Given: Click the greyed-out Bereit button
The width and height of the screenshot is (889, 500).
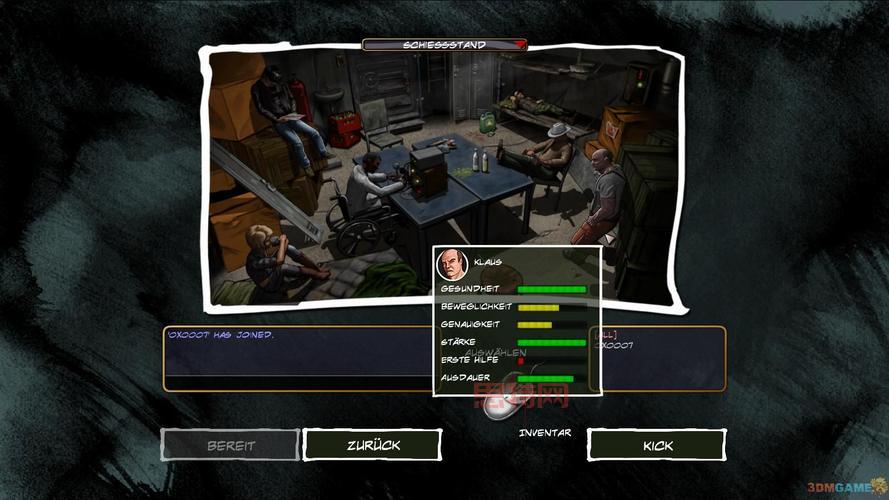Looking at the screenshot, I should (231, 445).
